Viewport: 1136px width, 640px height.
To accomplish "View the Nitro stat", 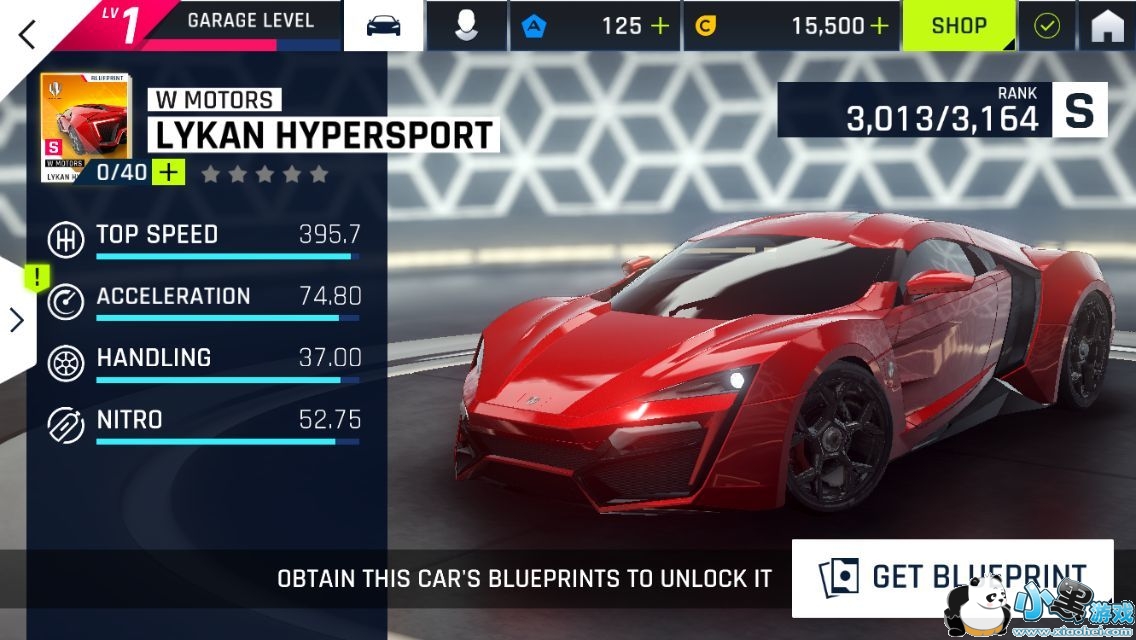I will pyautogui.click(x=204, y=424).
